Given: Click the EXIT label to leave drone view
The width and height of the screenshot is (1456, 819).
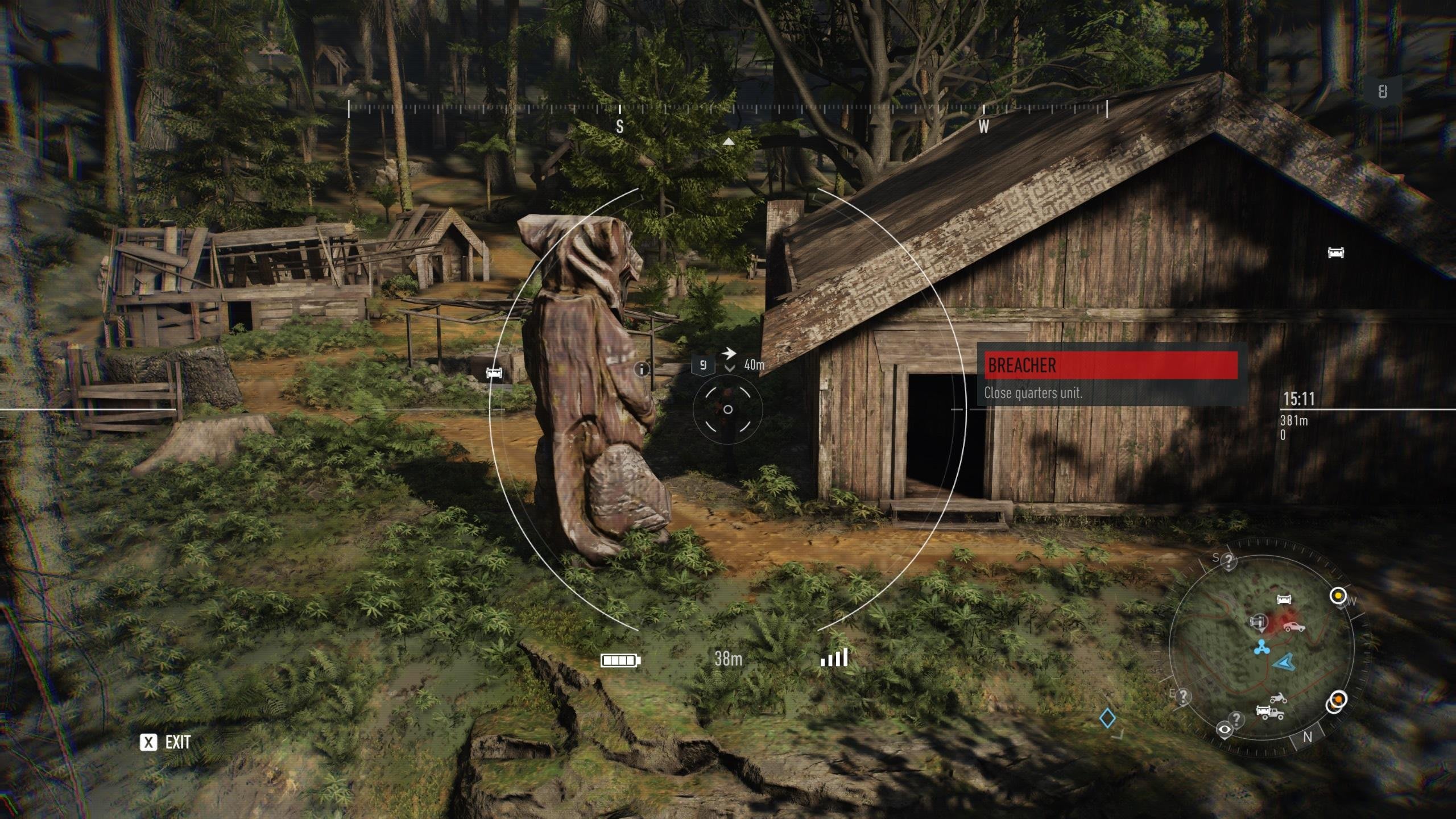Looking at the screenshot, I should (177, 742).
